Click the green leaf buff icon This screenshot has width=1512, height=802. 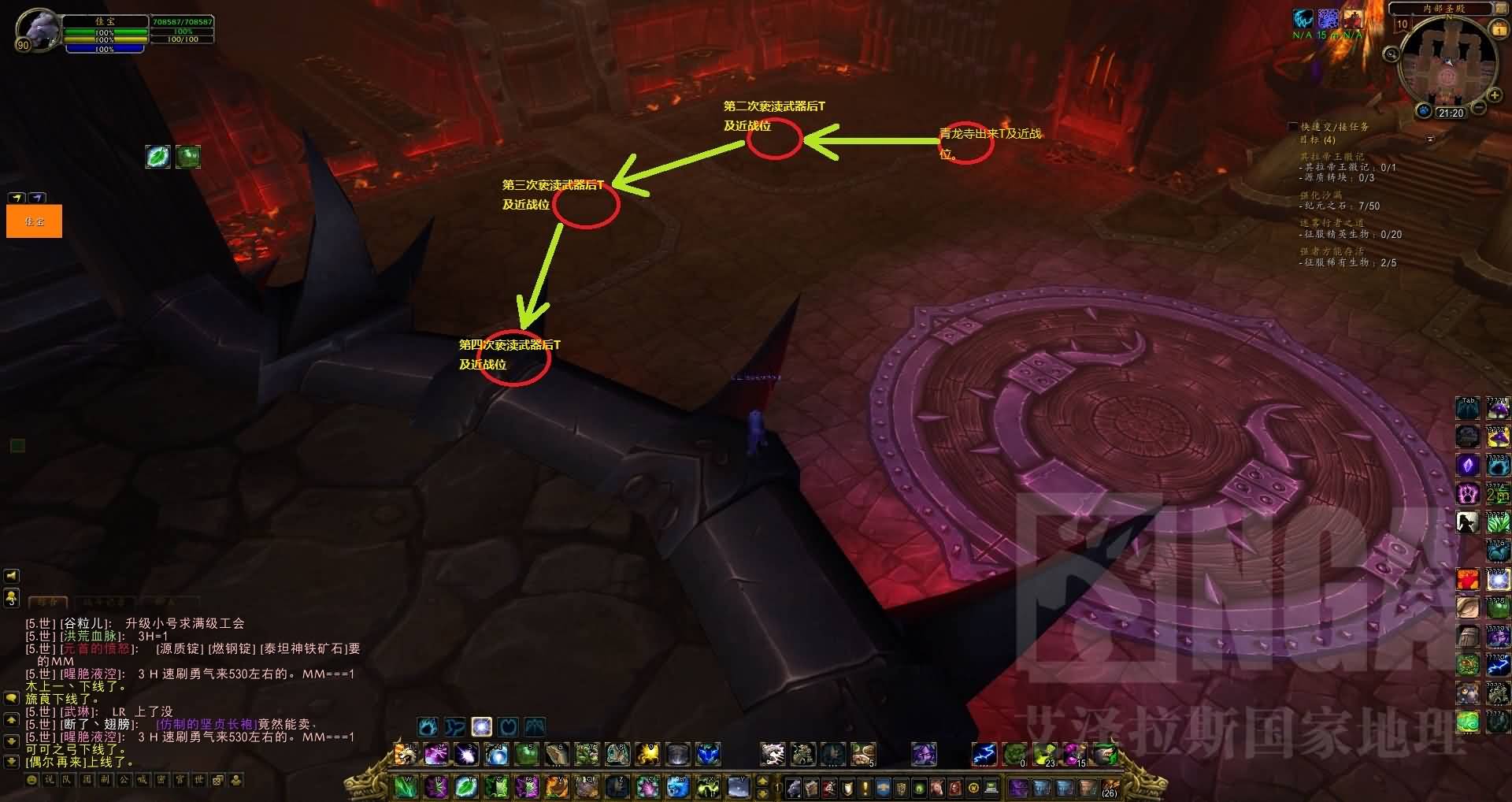coord(158,156)
